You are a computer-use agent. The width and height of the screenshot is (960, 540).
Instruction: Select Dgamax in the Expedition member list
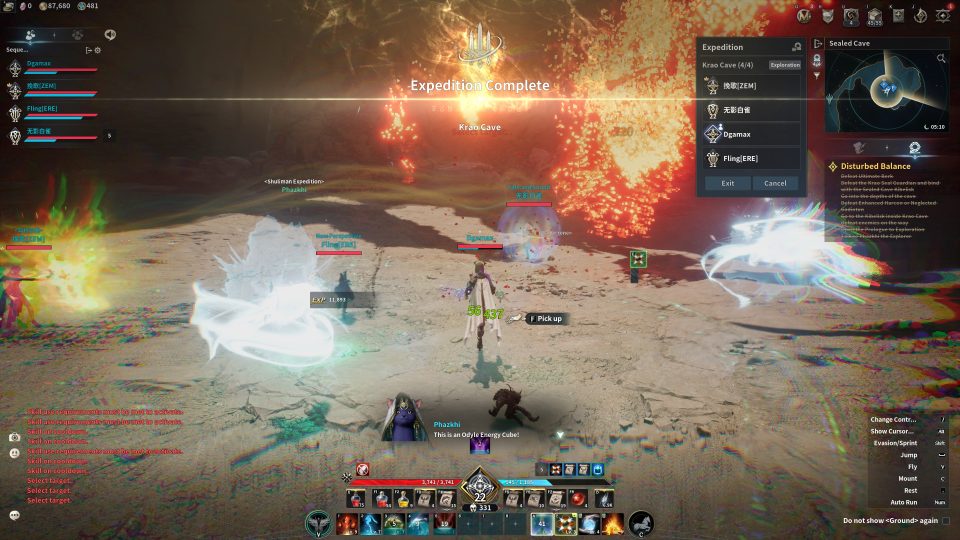coord(750,134)
